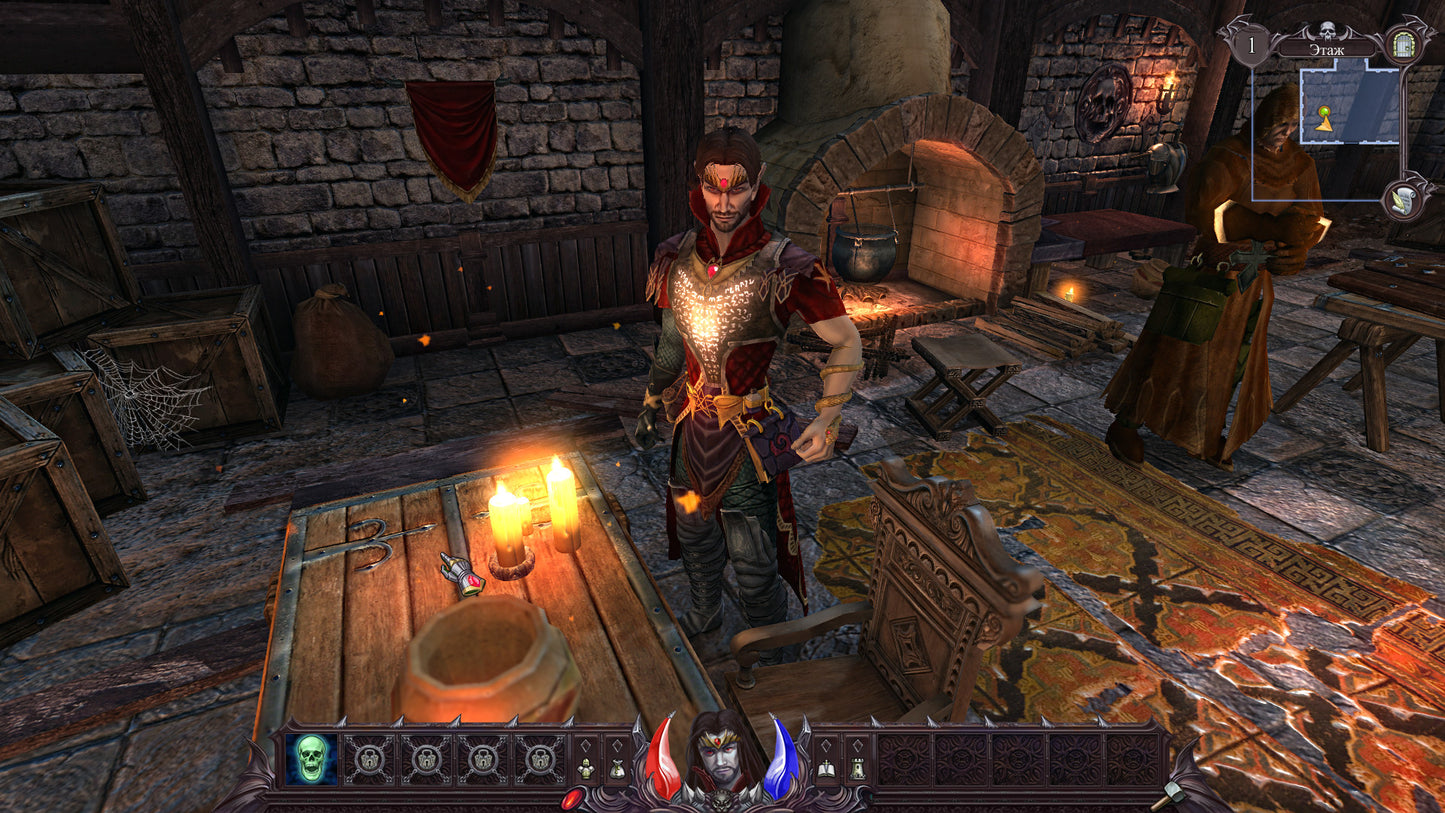Click the red gem below the portrait

pos(572,799)
